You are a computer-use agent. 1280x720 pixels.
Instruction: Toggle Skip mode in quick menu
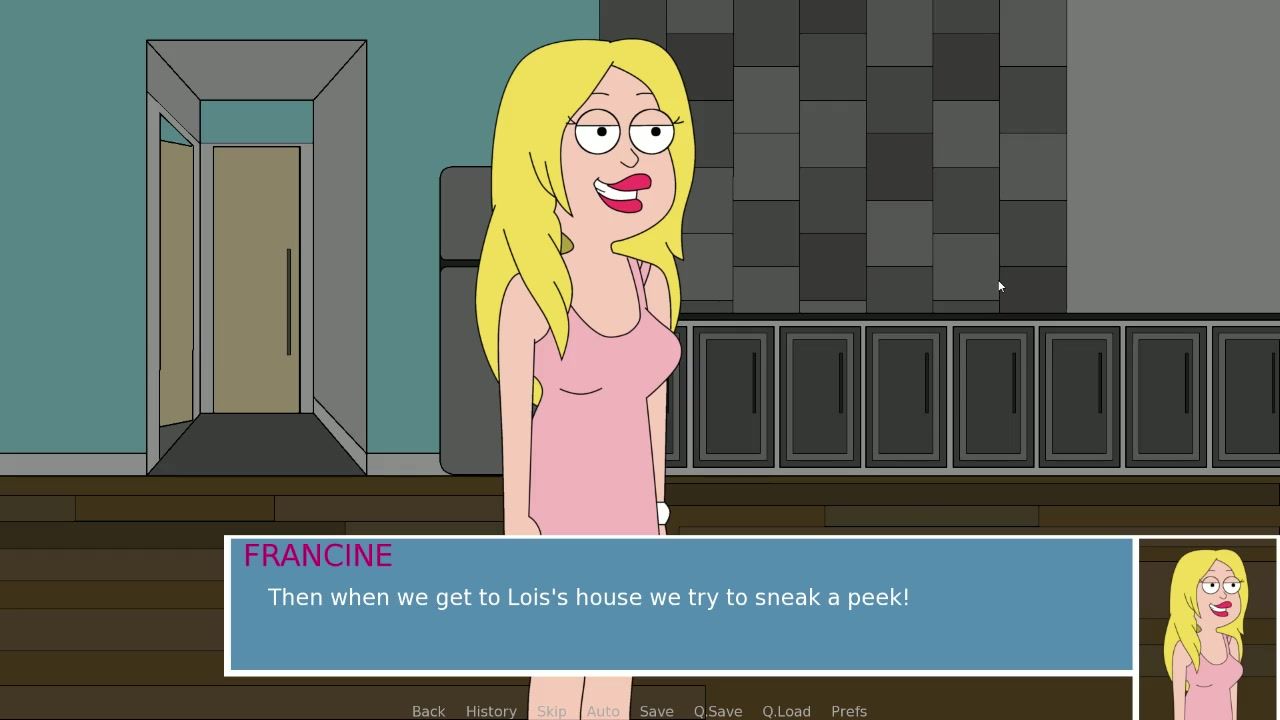click(551, 711)
